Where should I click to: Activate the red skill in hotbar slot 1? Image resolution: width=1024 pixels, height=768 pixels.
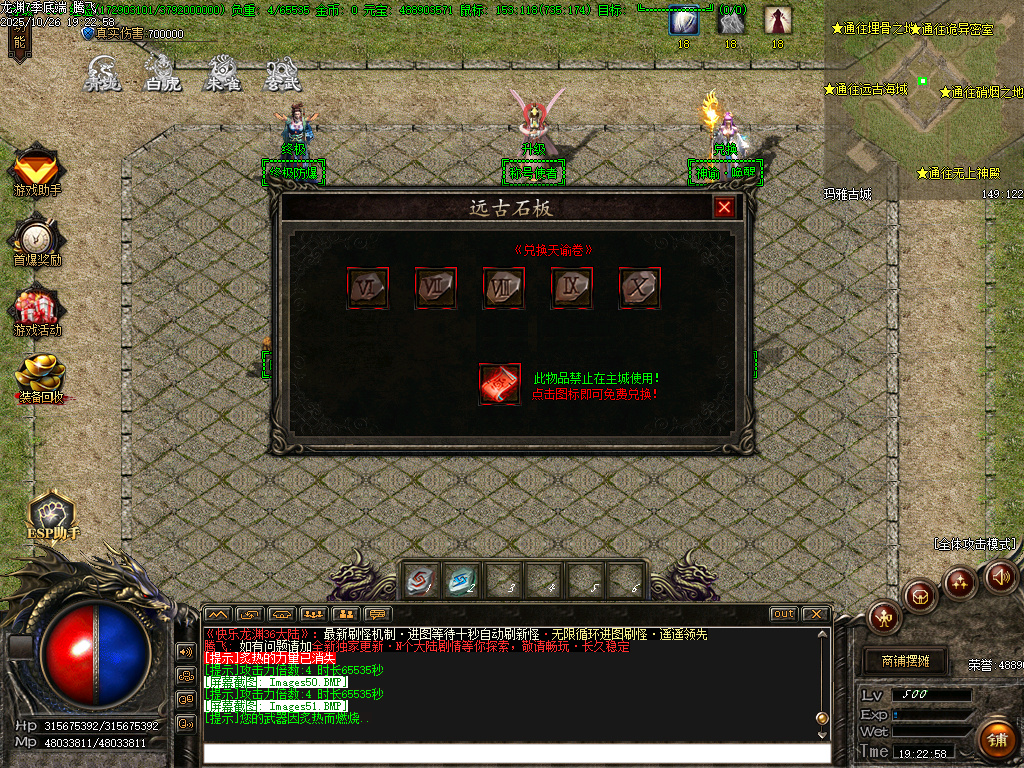pos(419,580)
